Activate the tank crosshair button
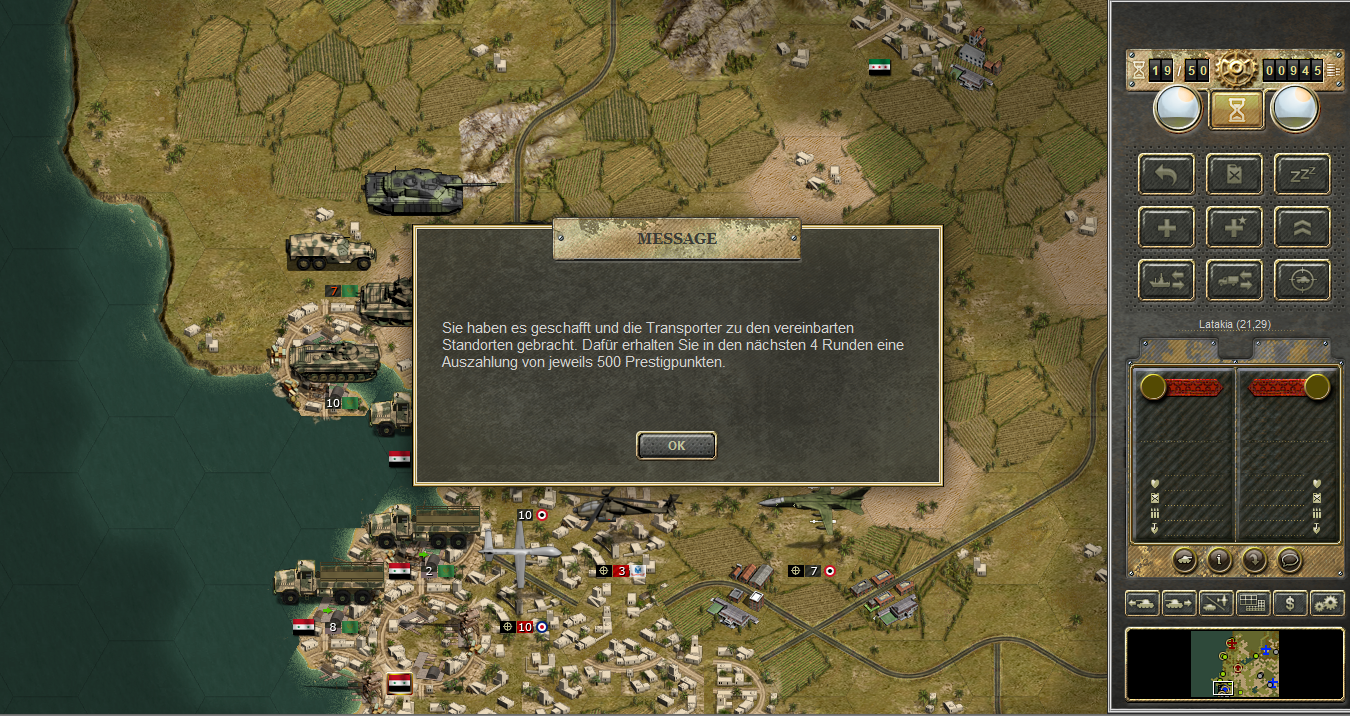1350x716 pixels. pyautogui.click(x=1302, y=280)
